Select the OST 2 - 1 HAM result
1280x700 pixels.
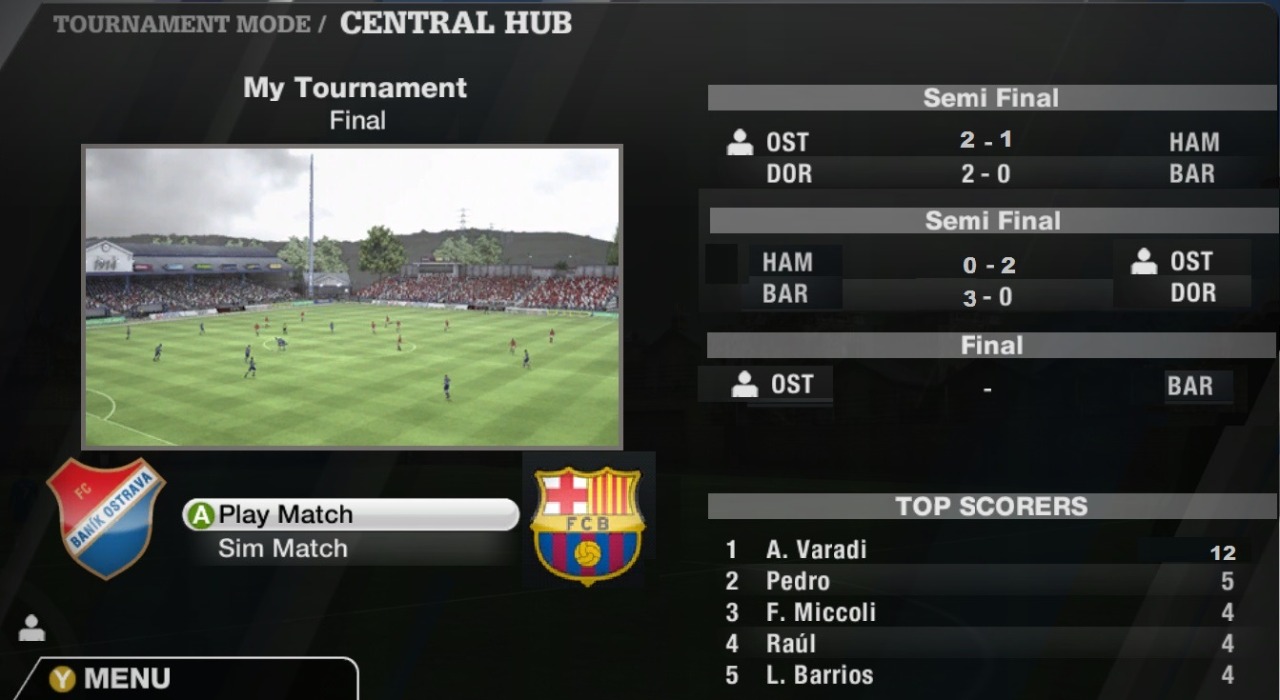tap(987, 142)
